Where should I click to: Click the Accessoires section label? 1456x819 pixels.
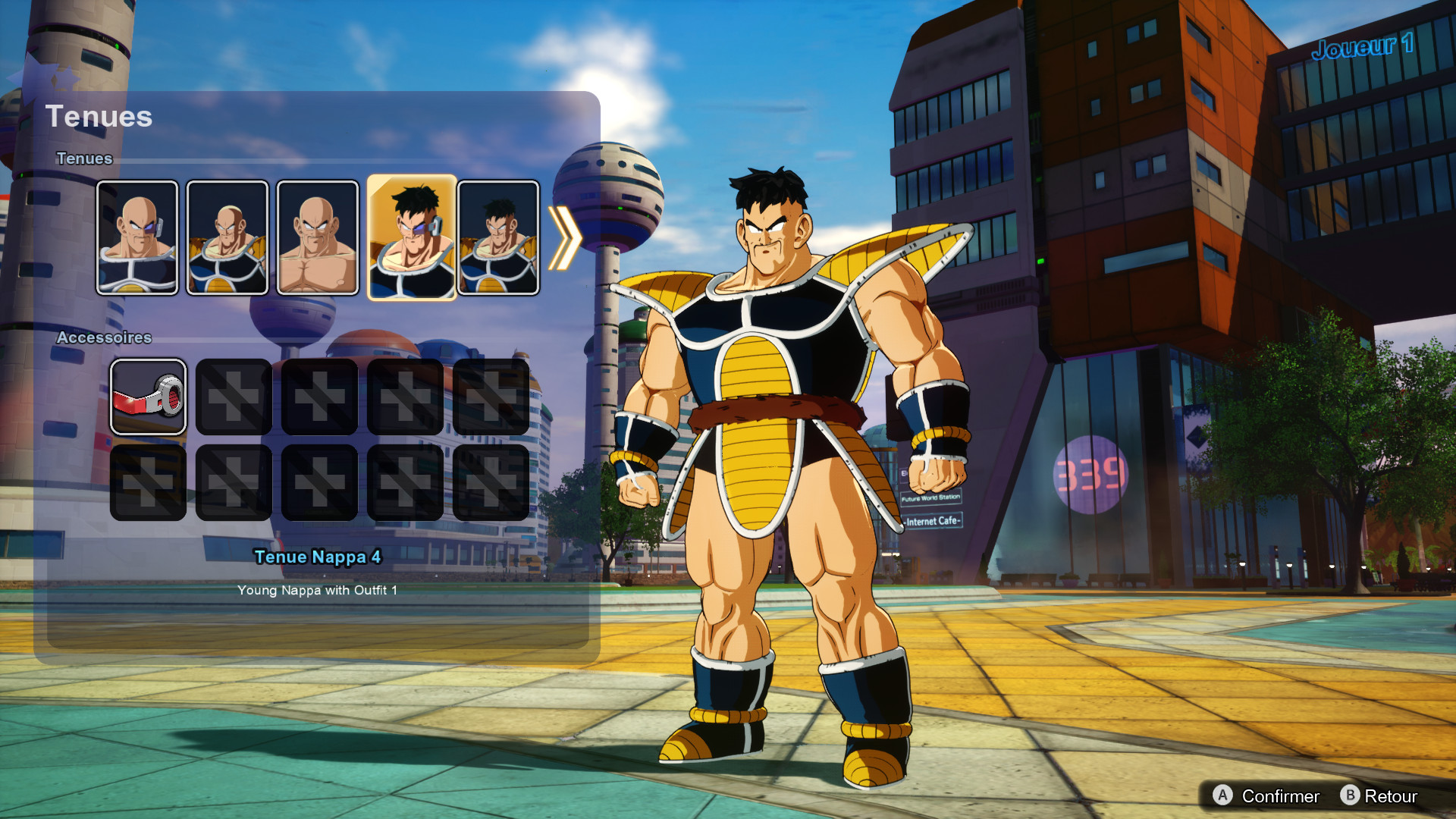click(x=105, y=338)
